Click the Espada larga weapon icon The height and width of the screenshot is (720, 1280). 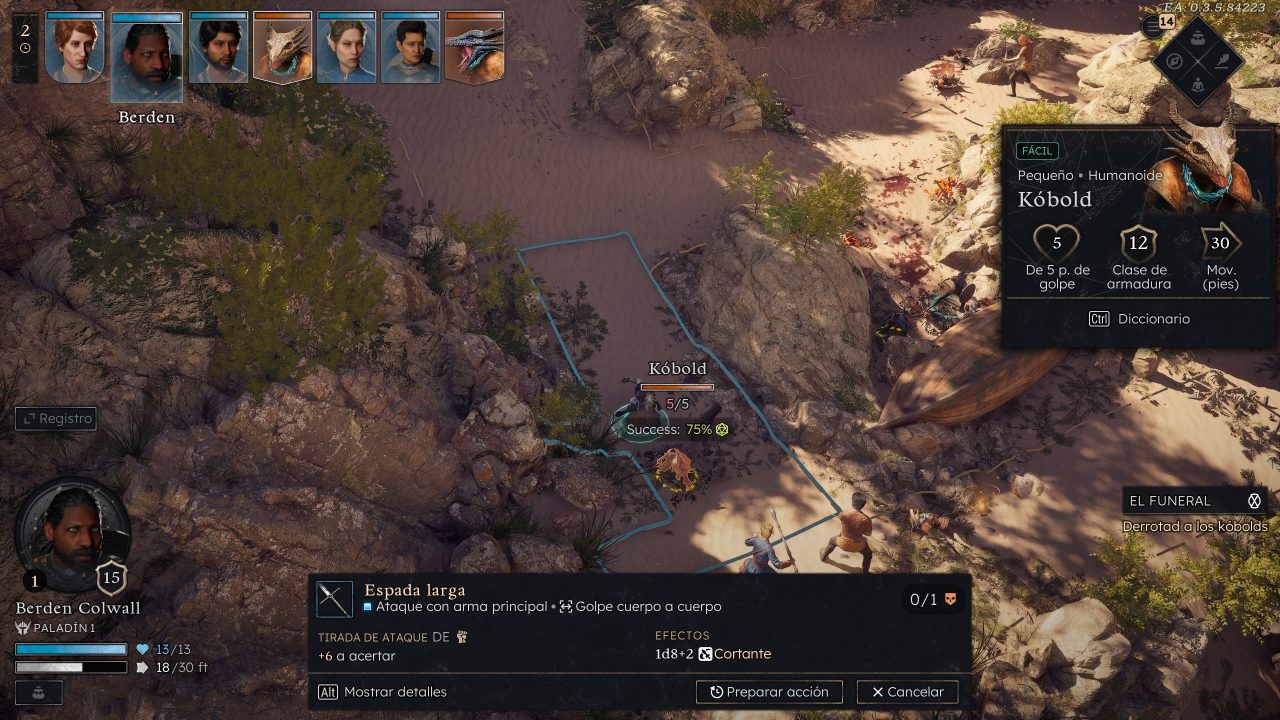click(335, 599)
